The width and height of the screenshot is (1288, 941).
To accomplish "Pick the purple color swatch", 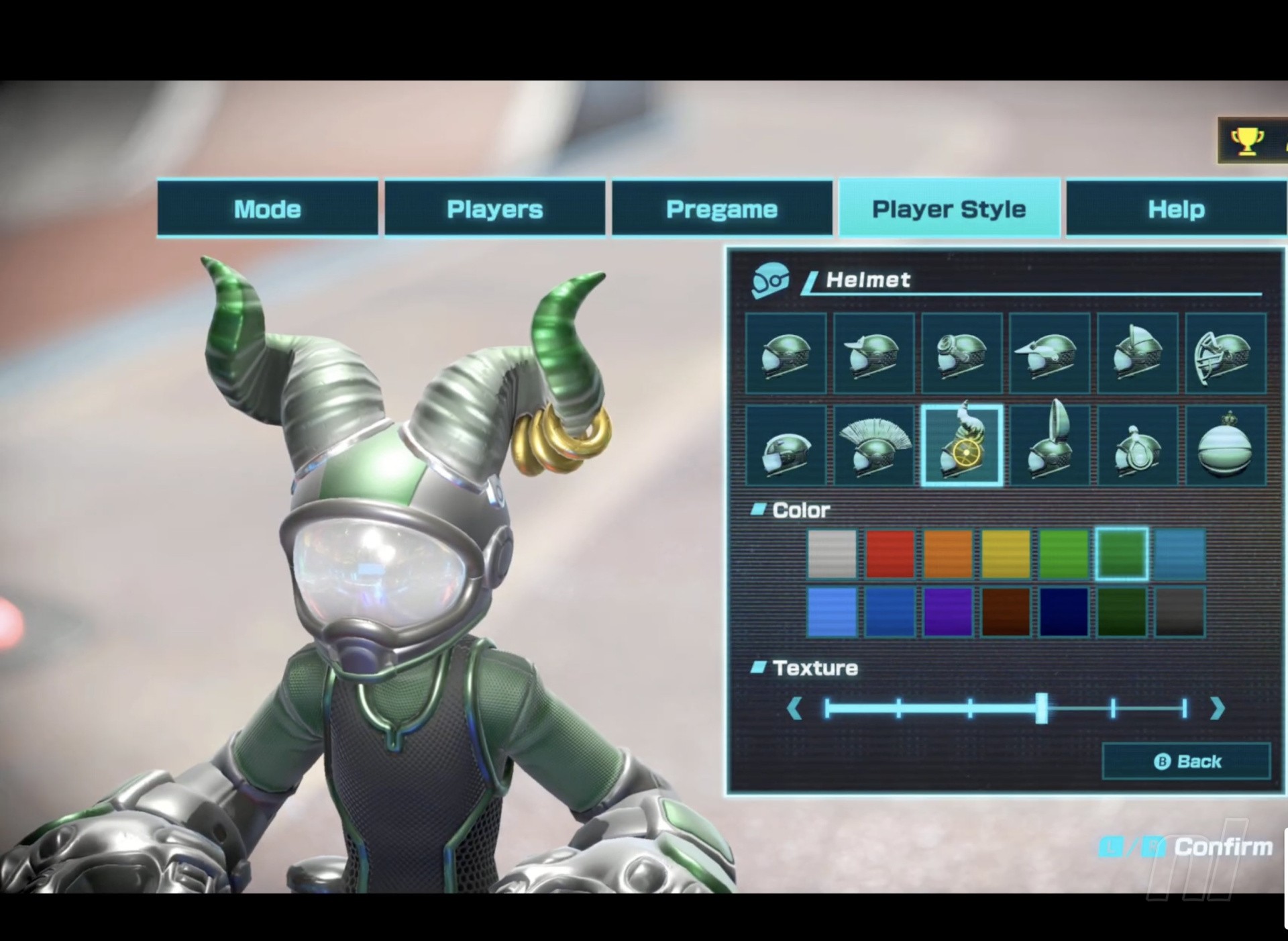I will click(x=947, y=611).
